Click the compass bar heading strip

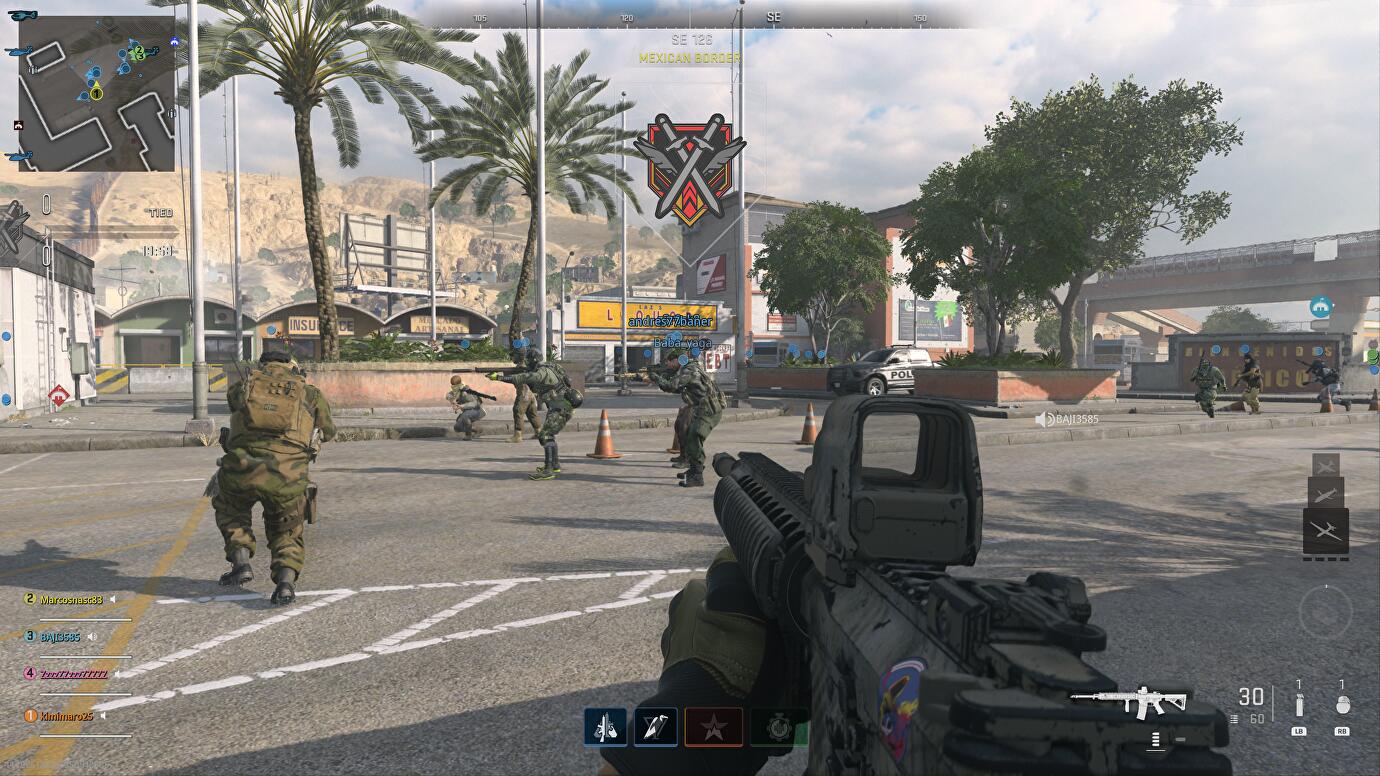tap(700, 18)
